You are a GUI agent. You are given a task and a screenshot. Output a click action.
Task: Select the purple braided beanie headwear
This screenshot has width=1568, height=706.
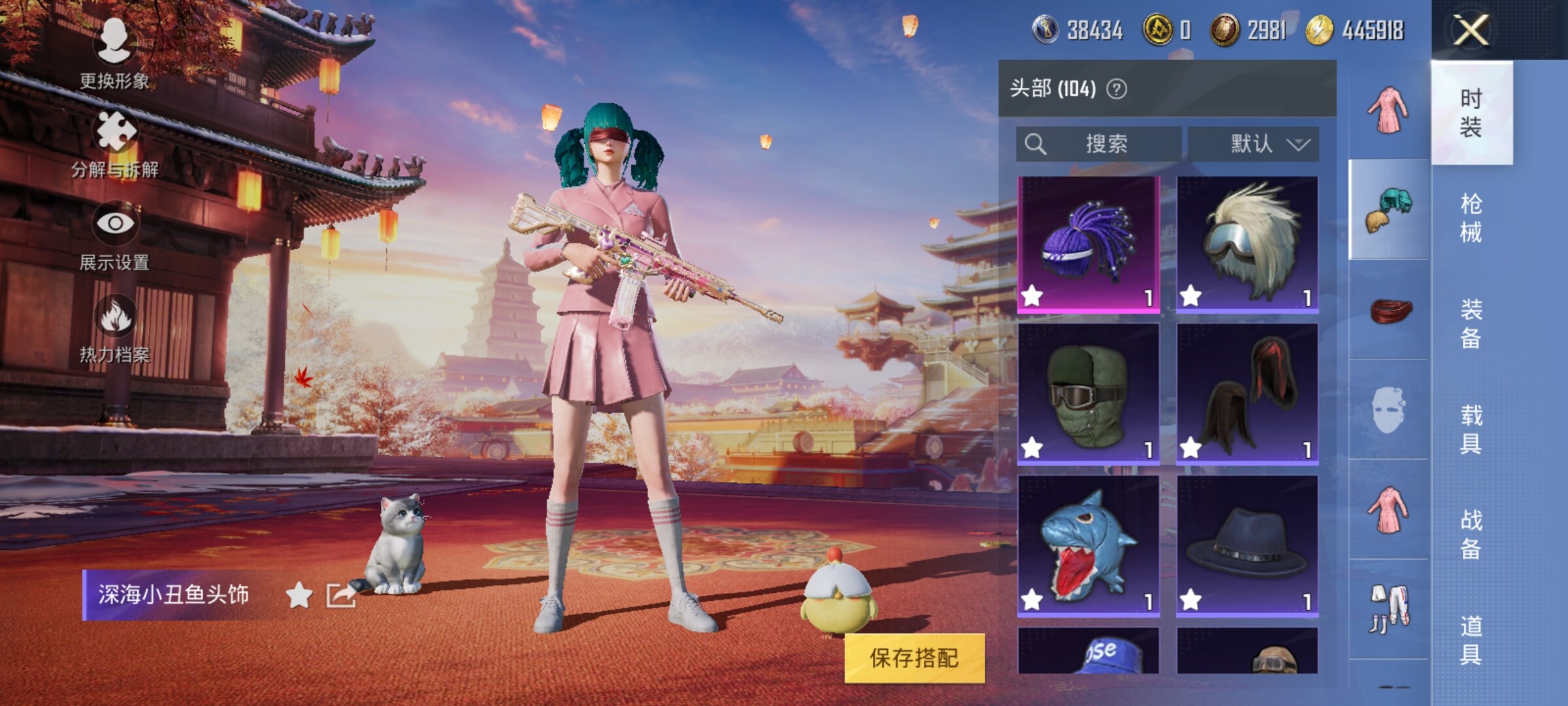point(1088,244)
